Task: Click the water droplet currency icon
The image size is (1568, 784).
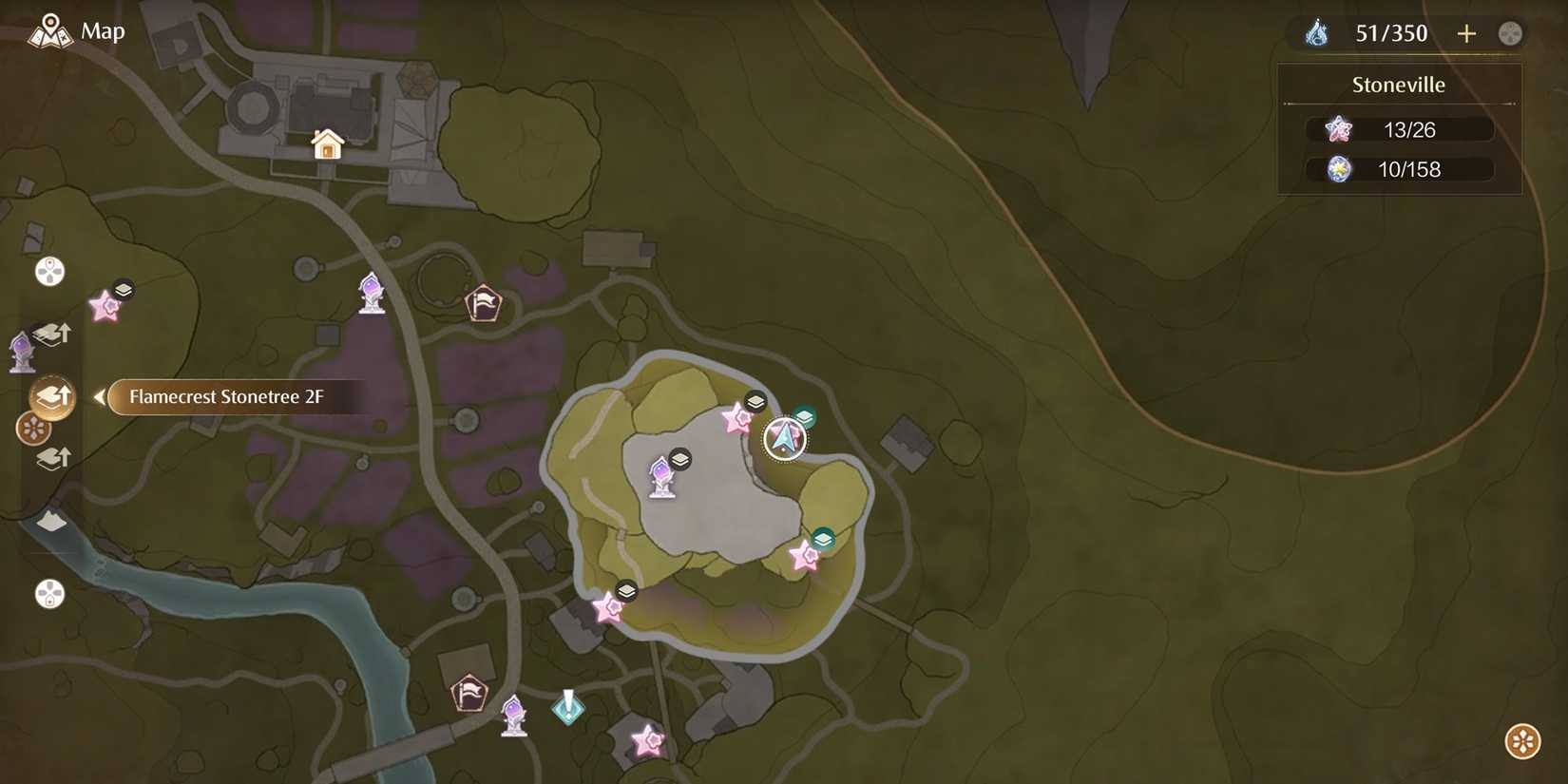Action: coord(1316,32)
